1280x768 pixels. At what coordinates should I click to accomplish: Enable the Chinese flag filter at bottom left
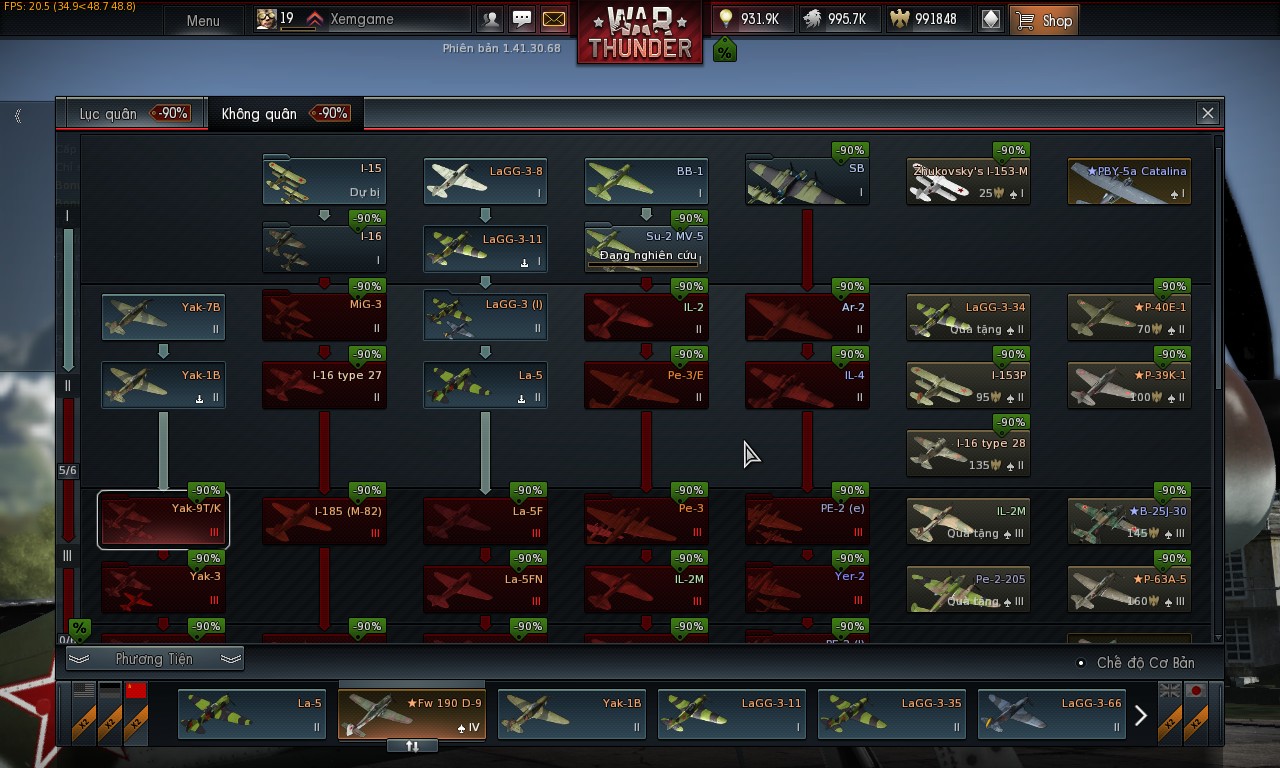(x=136, y=712)
